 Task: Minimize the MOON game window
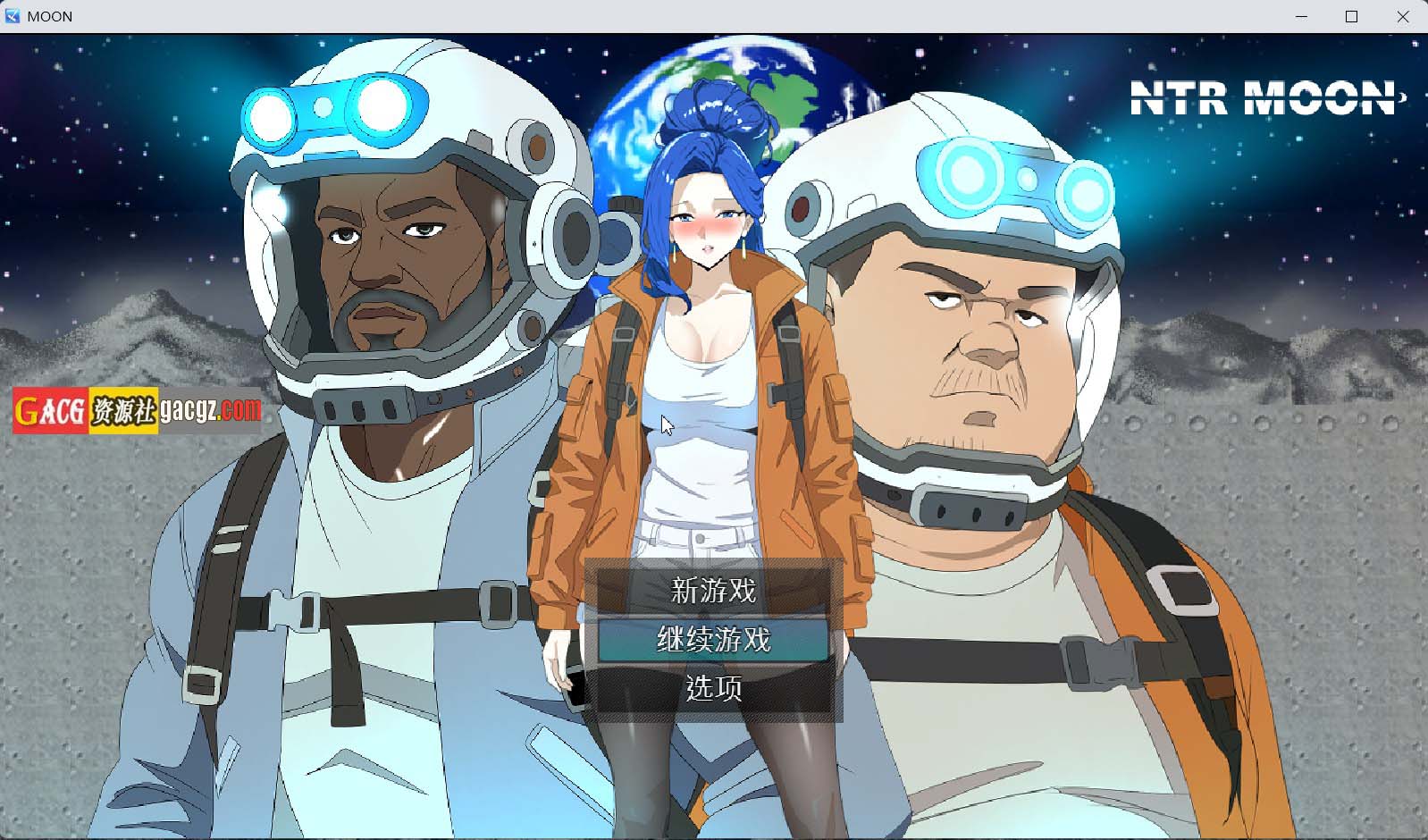tap(1301, 16)
